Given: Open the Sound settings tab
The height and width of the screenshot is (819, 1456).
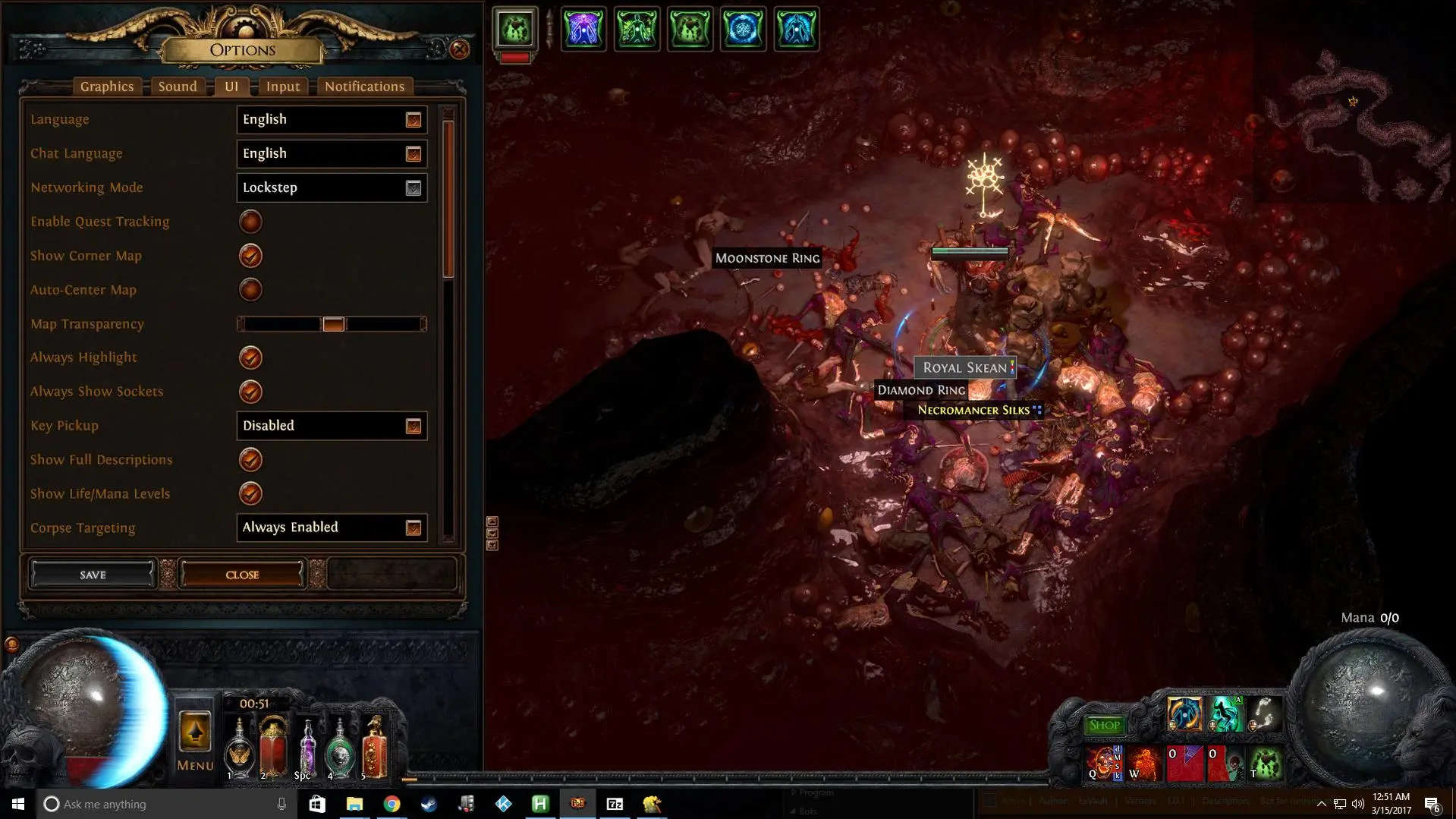Looking at the screenshot, I should coord(178,87).
